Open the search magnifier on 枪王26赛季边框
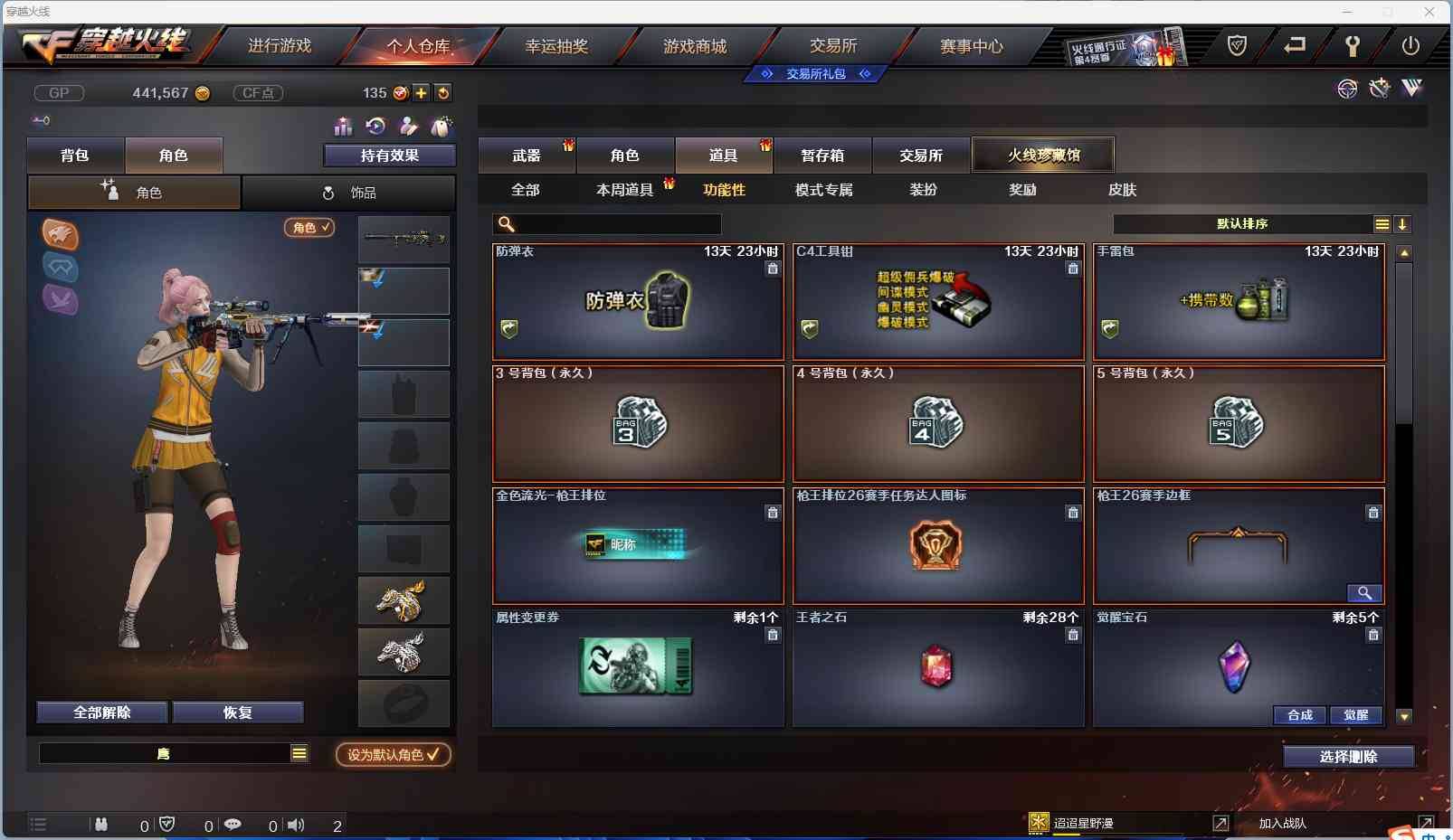The width and height of the screenshot is (1453, 840). (x=1366, y=593)
